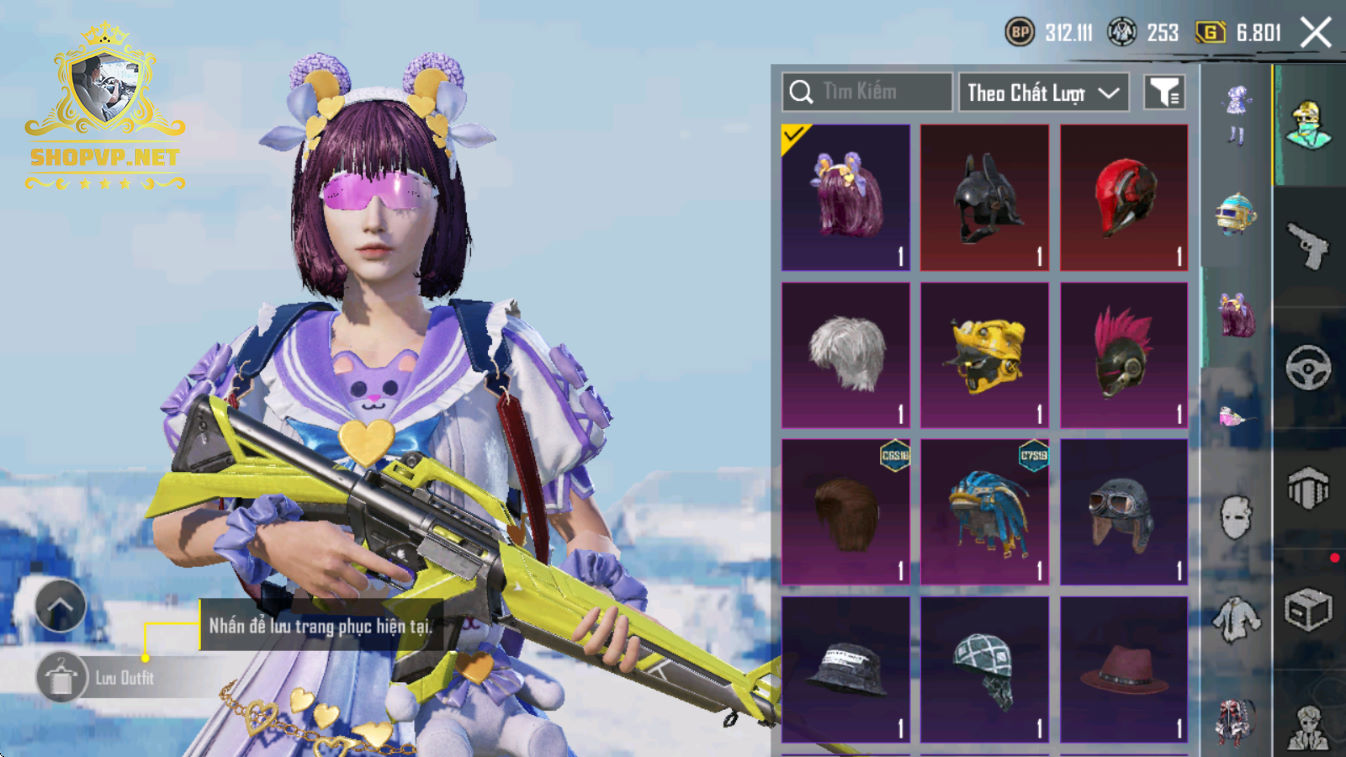Switch to the face mask subcategory
The width and height of the screenshot is (1346, 757).
click(x=1236, y=518)
